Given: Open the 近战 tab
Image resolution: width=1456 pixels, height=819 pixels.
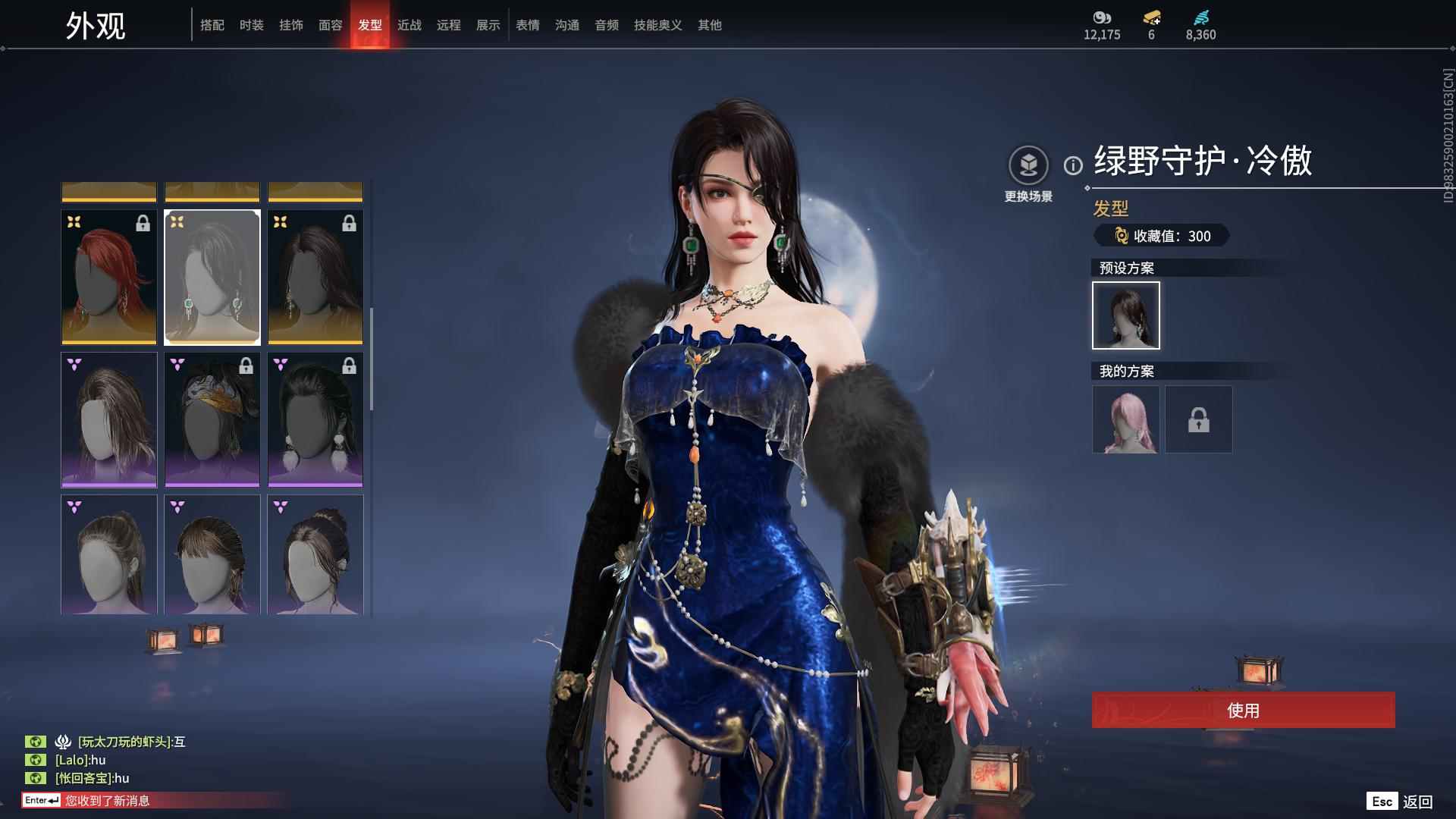Looking at the screenshot, I should pos(409,25).
